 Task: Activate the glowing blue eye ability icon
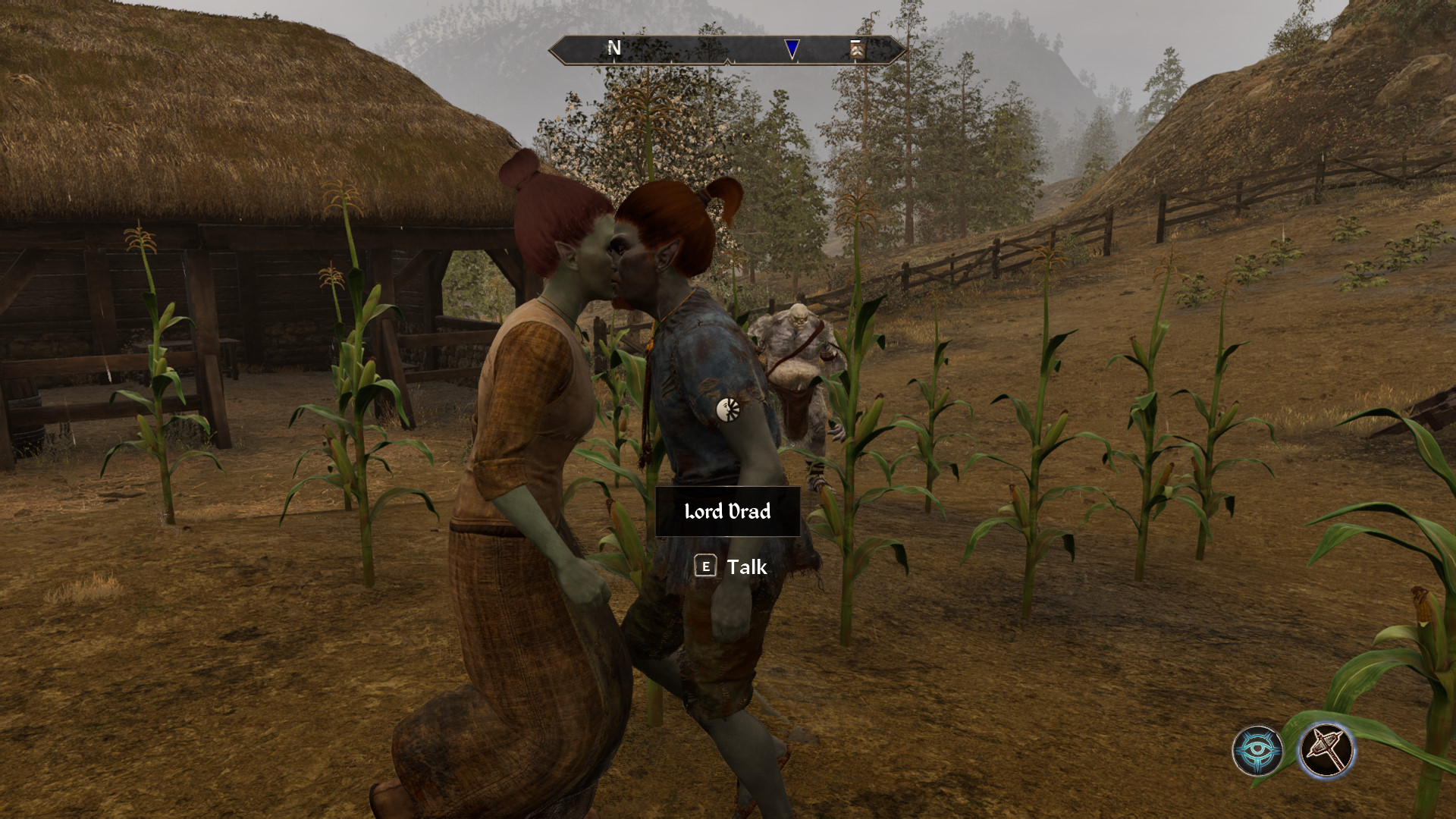tap(1257, 751)
